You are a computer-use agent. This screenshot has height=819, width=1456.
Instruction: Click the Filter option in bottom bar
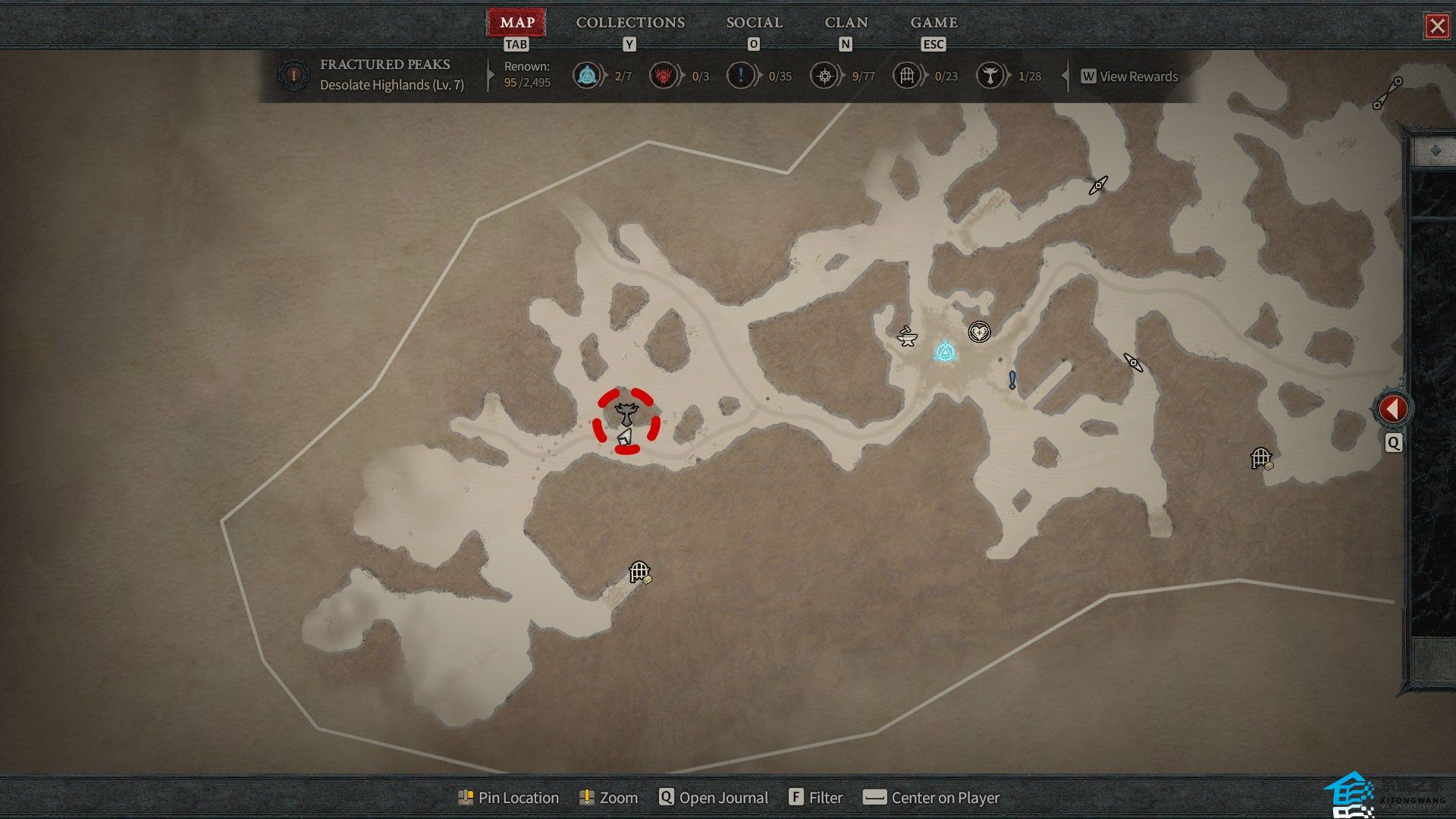click(816, 798)
